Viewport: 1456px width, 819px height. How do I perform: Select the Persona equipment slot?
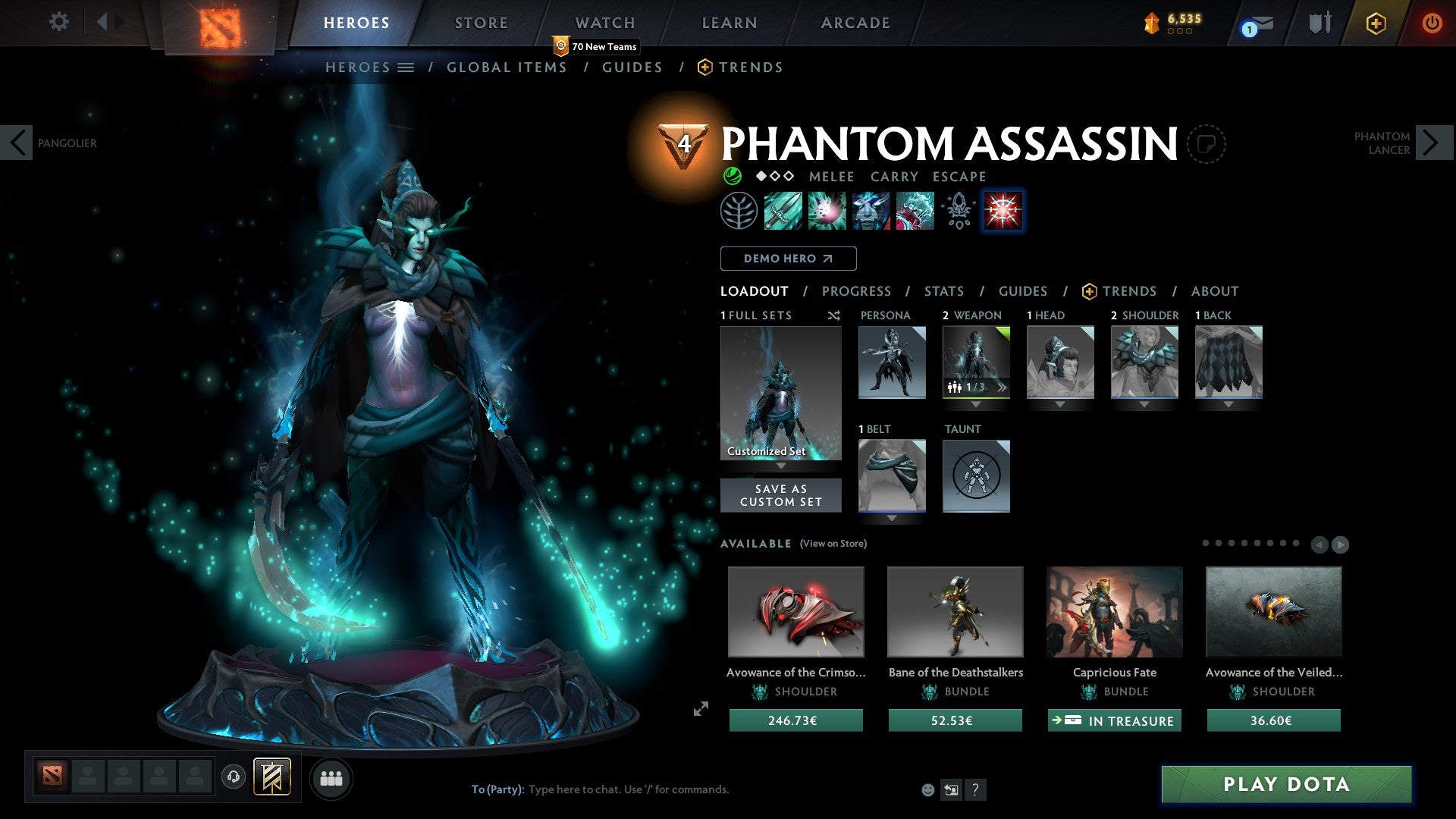click(x=892, y=362)
